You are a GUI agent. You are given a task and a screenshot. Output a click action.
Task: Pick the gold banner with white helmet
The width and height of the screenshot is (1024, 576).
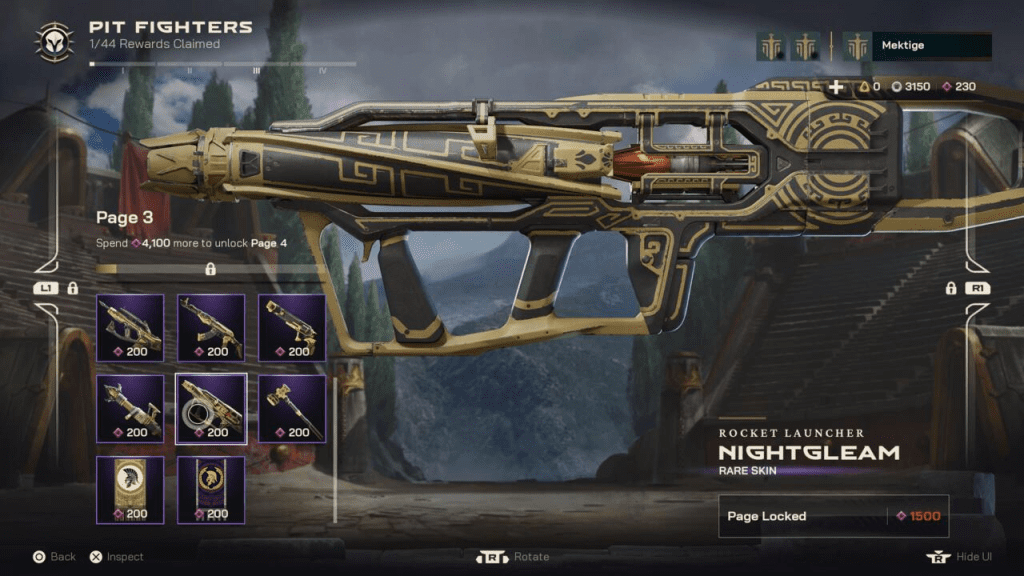(x=130, y=489)
